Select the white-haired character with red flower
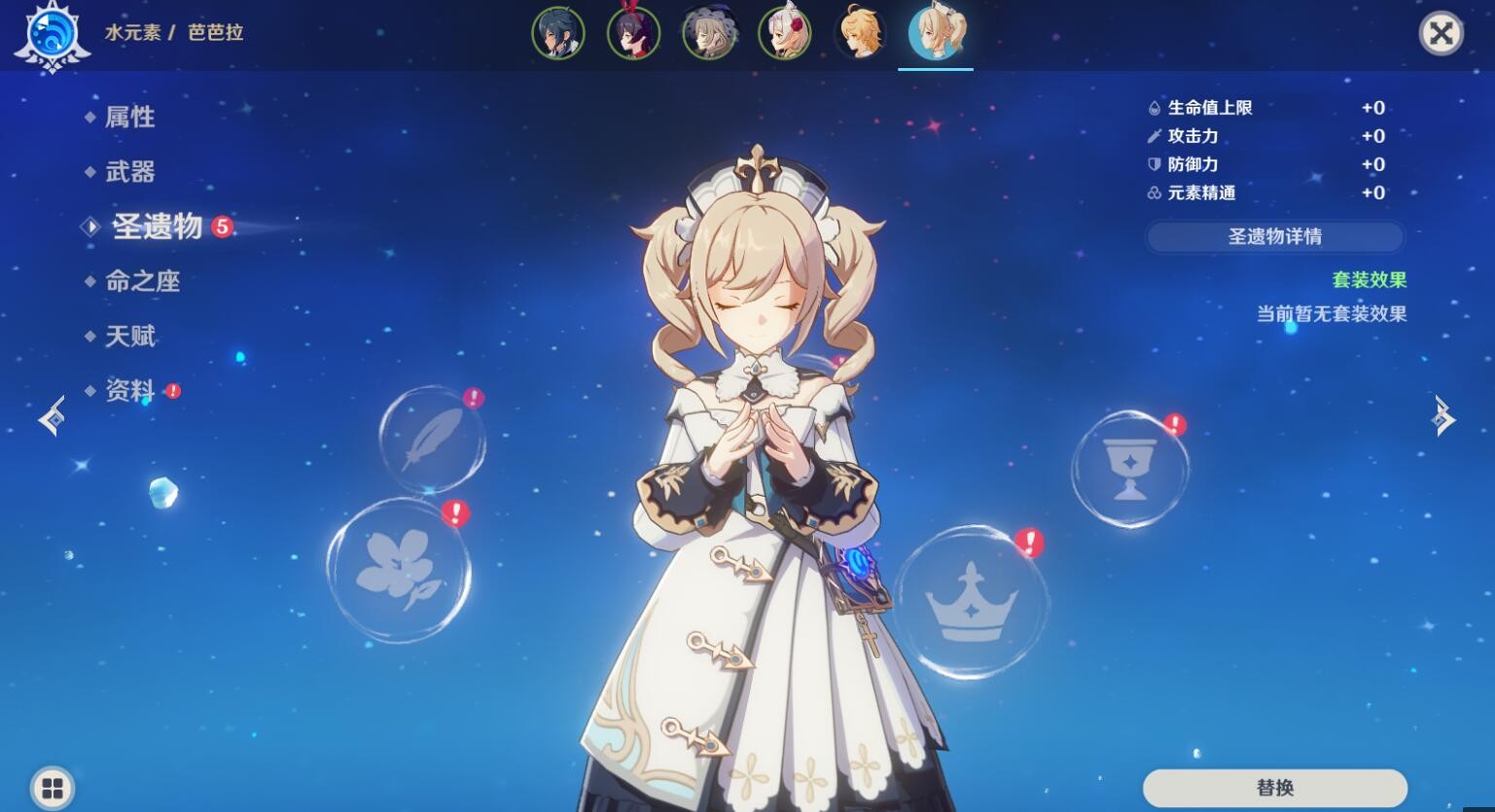1495x812 pixels. (785, 33)
